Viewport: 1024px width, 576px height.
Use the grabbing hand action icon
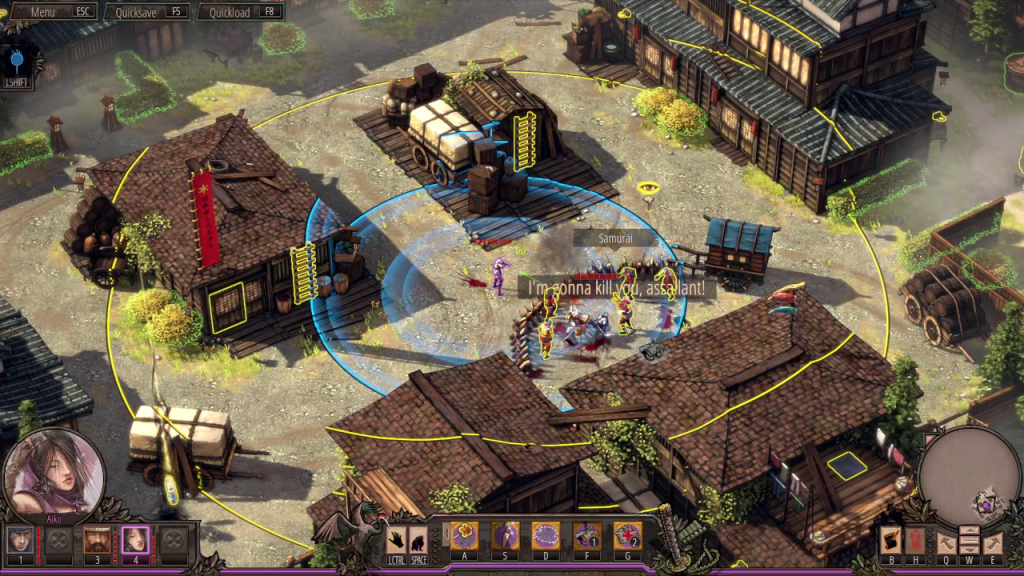(x=396, y=540)
